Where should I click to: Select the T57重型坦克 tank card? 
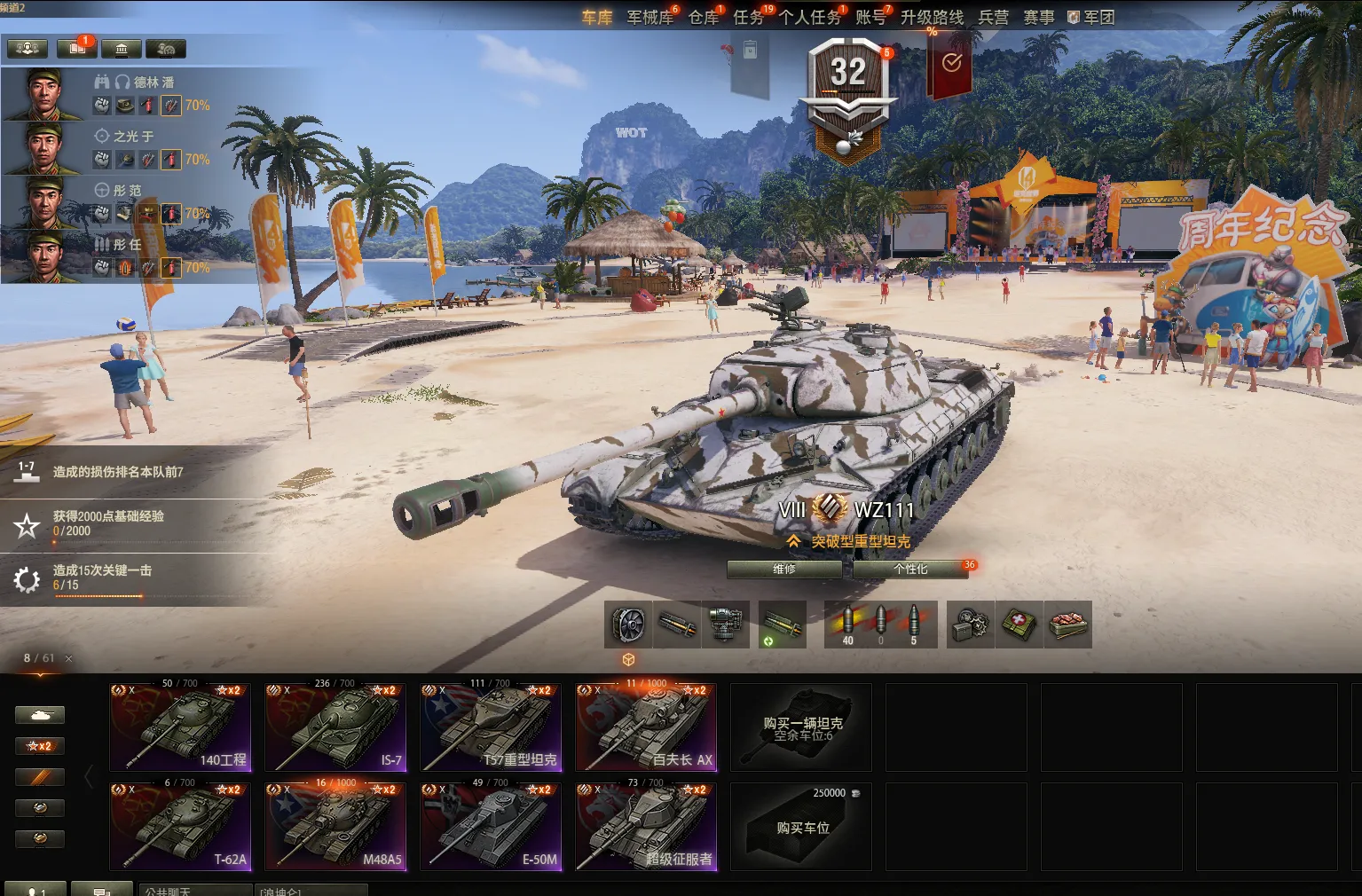point(491,727)
